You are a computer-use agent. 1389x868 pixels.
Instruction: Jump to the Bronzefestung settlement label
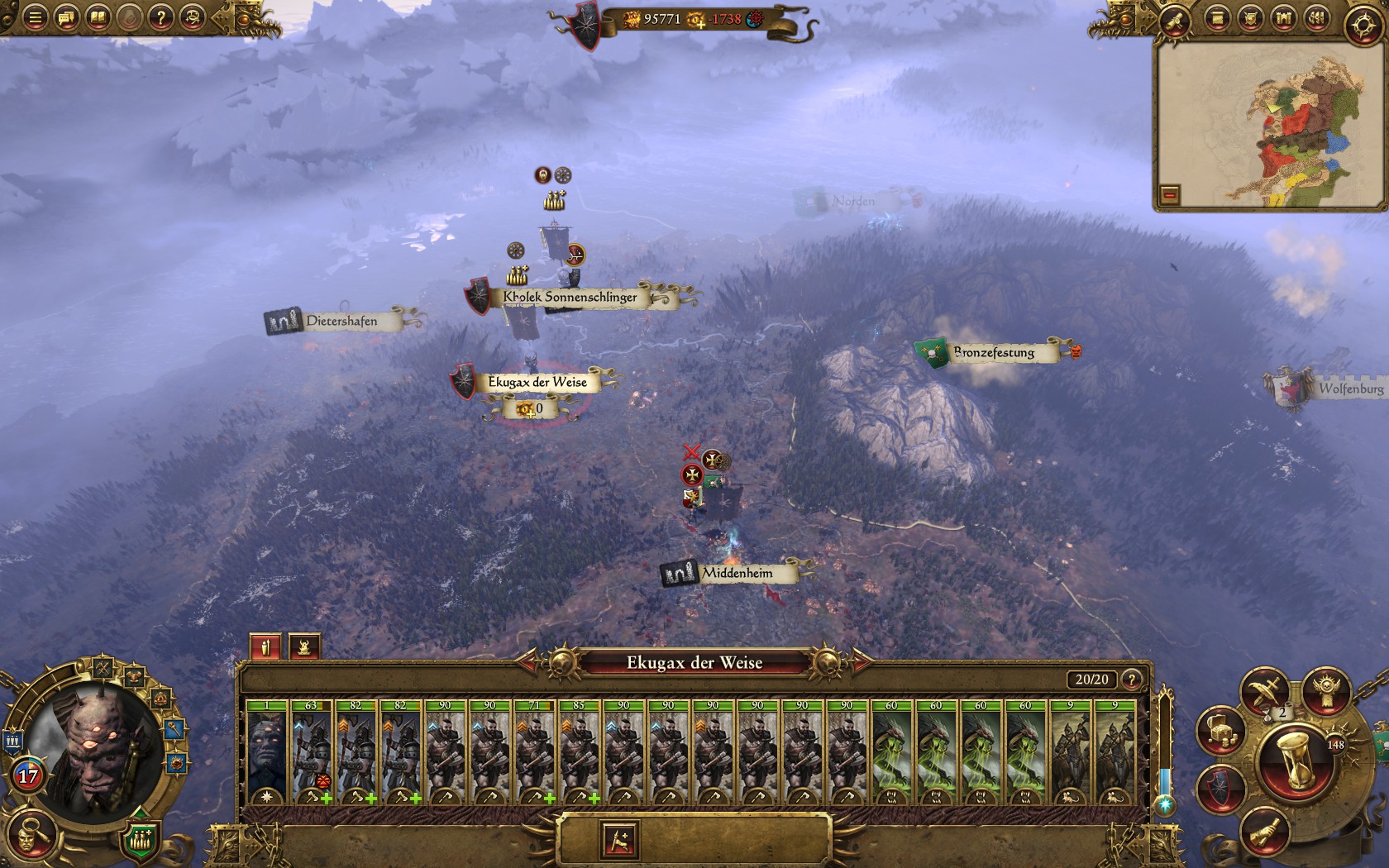coord(993,353)
